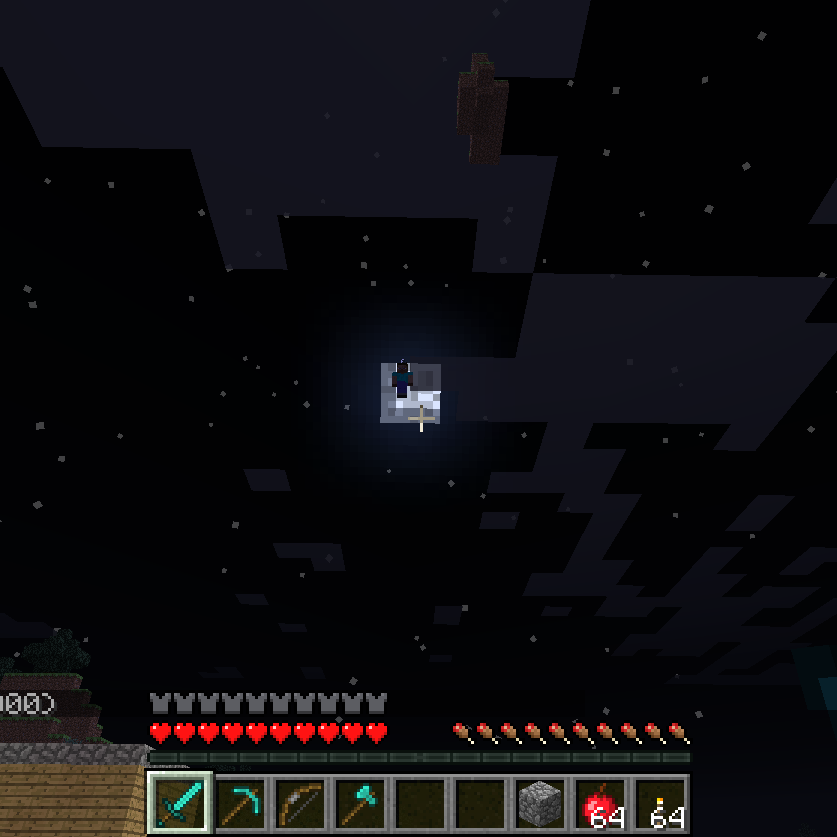Choose the diamond pickaxe in the hotbar
This screenshot has height=837, width=837.
(x=241, y=802)
